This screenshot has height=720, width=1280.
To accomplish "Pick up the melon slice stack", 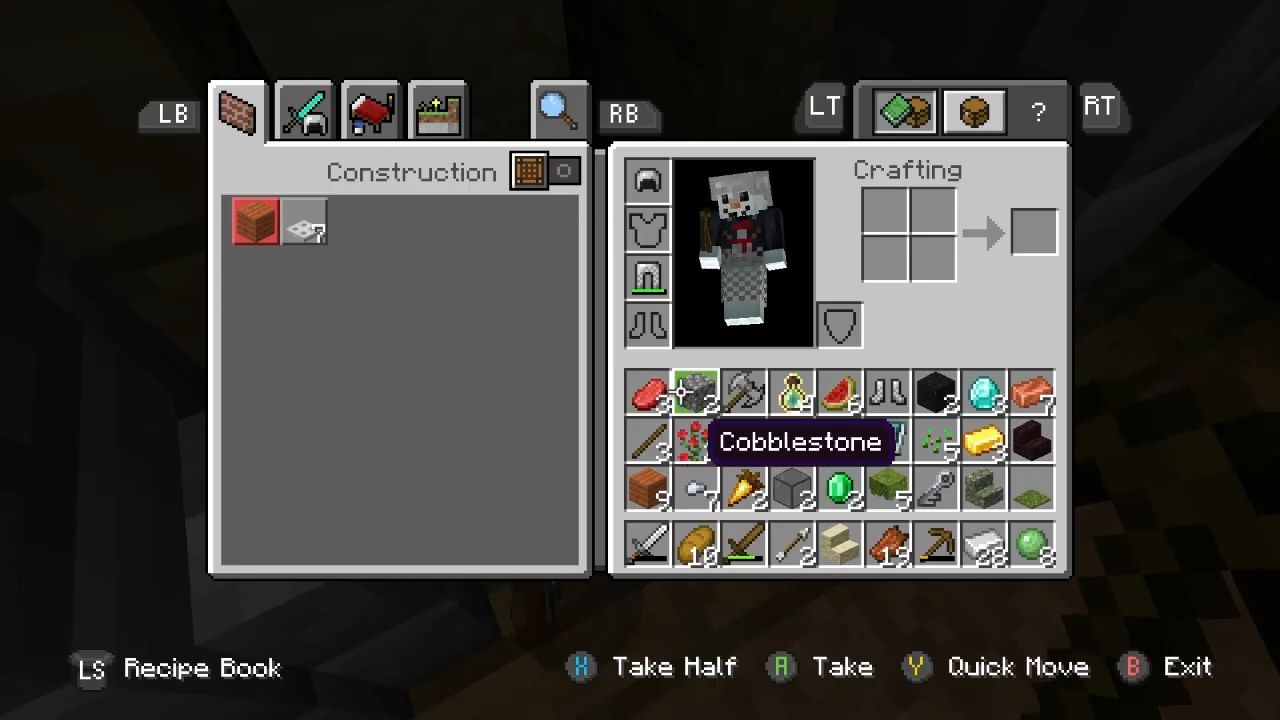I will (x=840, y=394).
